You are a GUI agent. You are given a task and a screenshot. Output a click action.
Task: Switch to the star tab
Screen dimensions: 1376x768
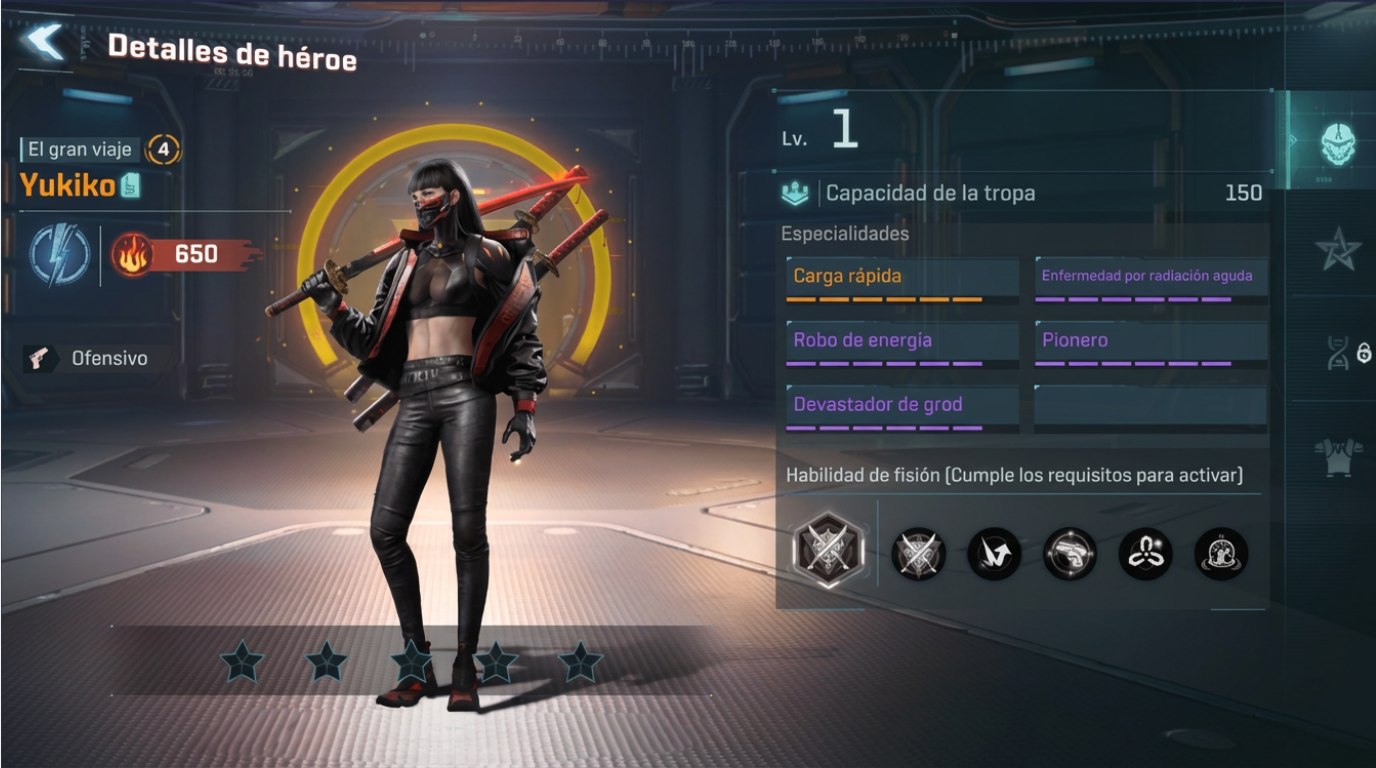[1338, 250]
